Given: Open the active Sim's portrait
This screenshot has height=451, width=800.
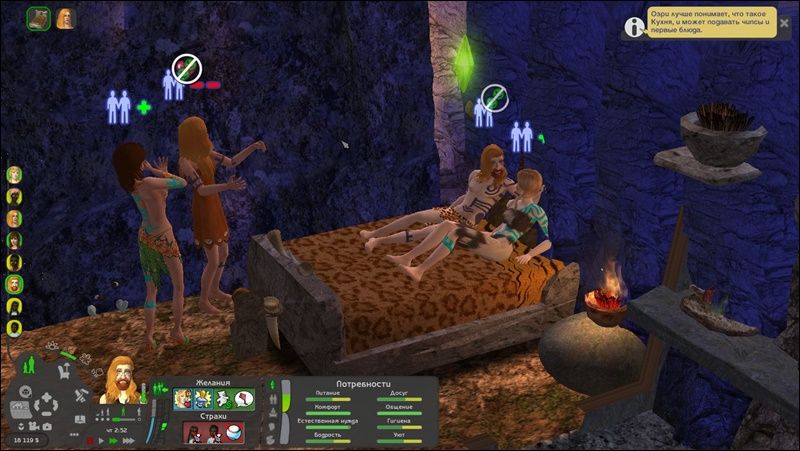Looking at the screenshot, I should 119,380.
